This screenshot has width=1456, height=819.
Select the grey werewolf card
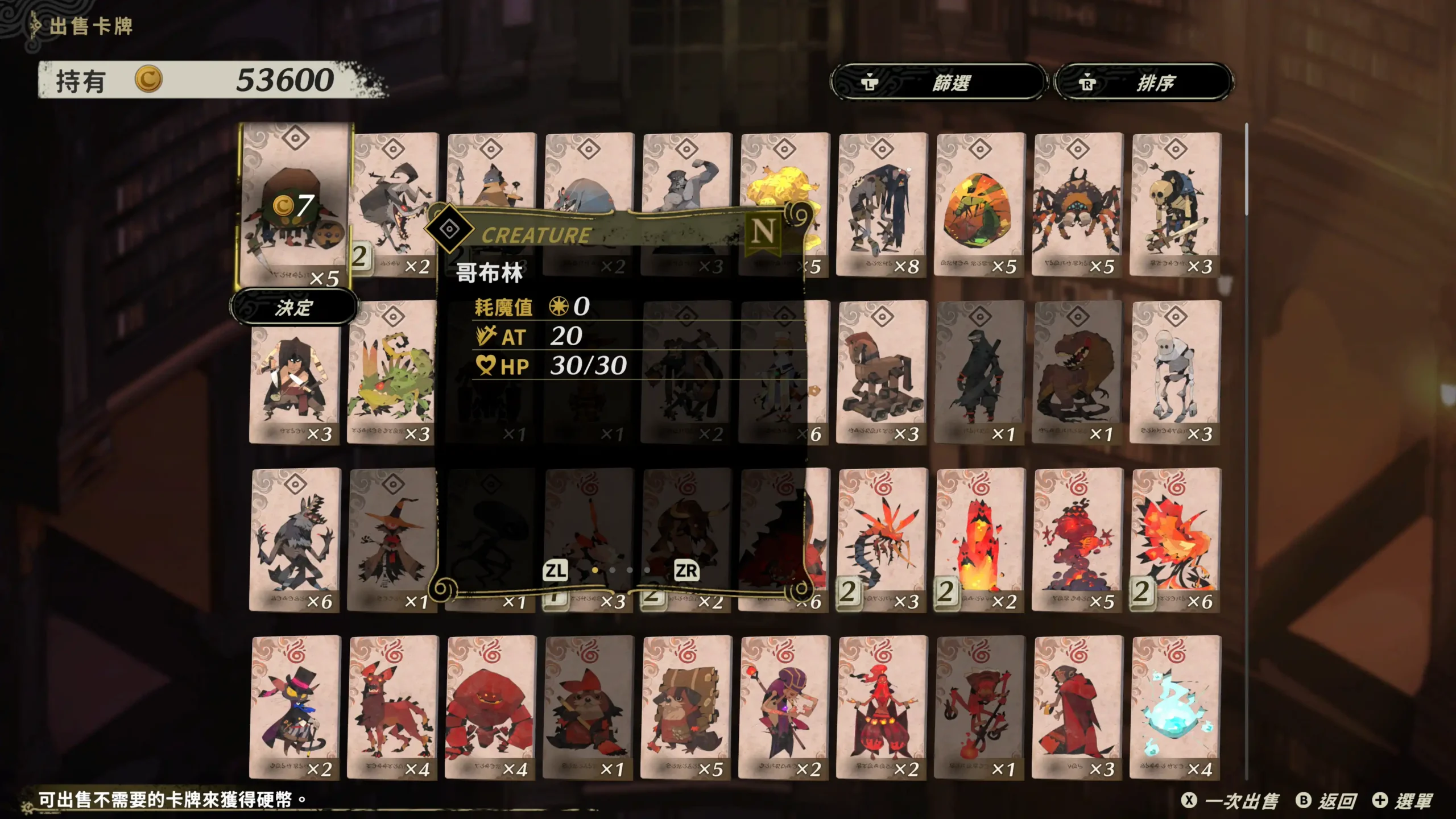[295, 540]
